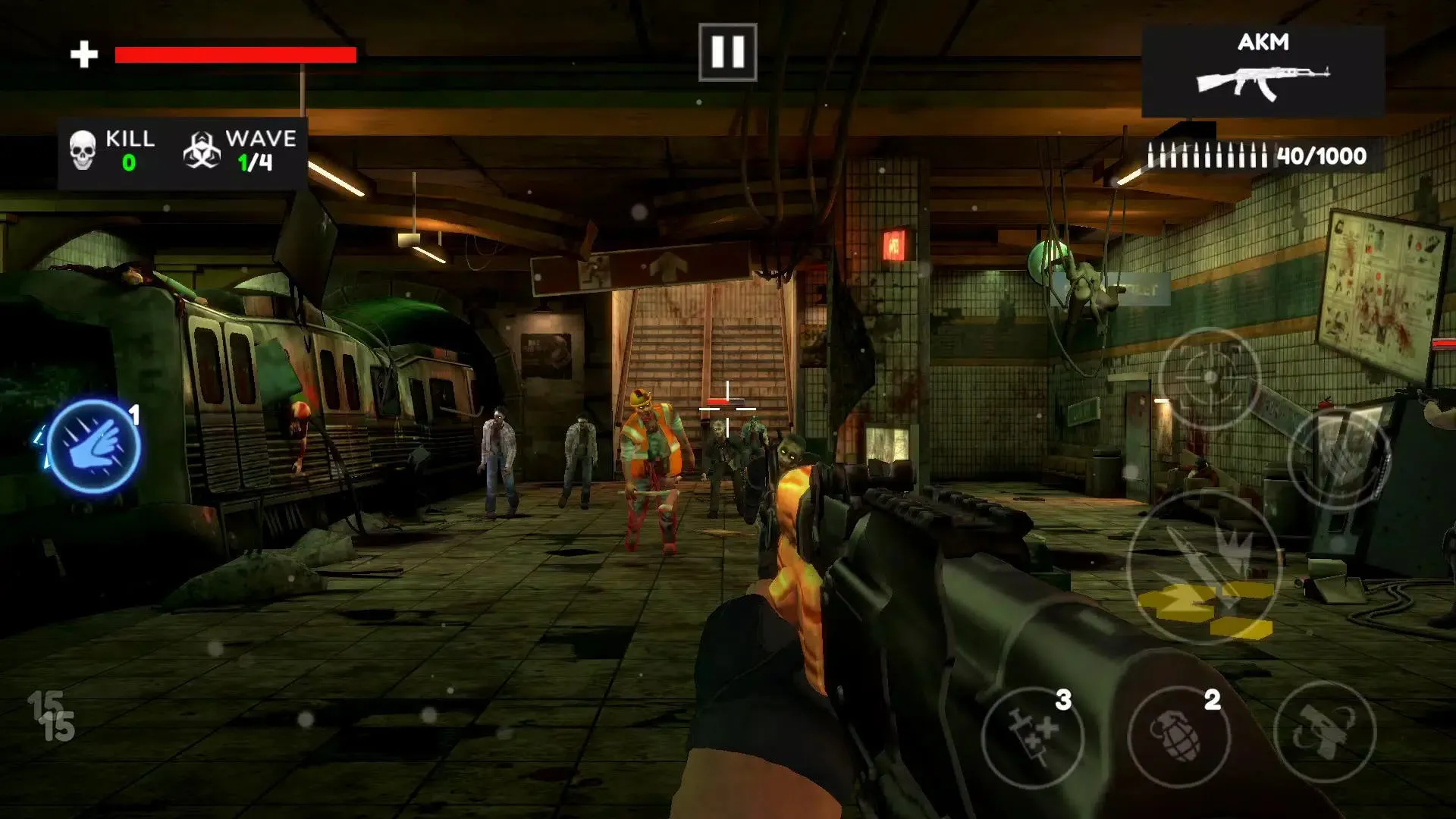Pause the game
Image resolution: width=1456 pixels, height=819 pixels.
(x=728, y=51)
